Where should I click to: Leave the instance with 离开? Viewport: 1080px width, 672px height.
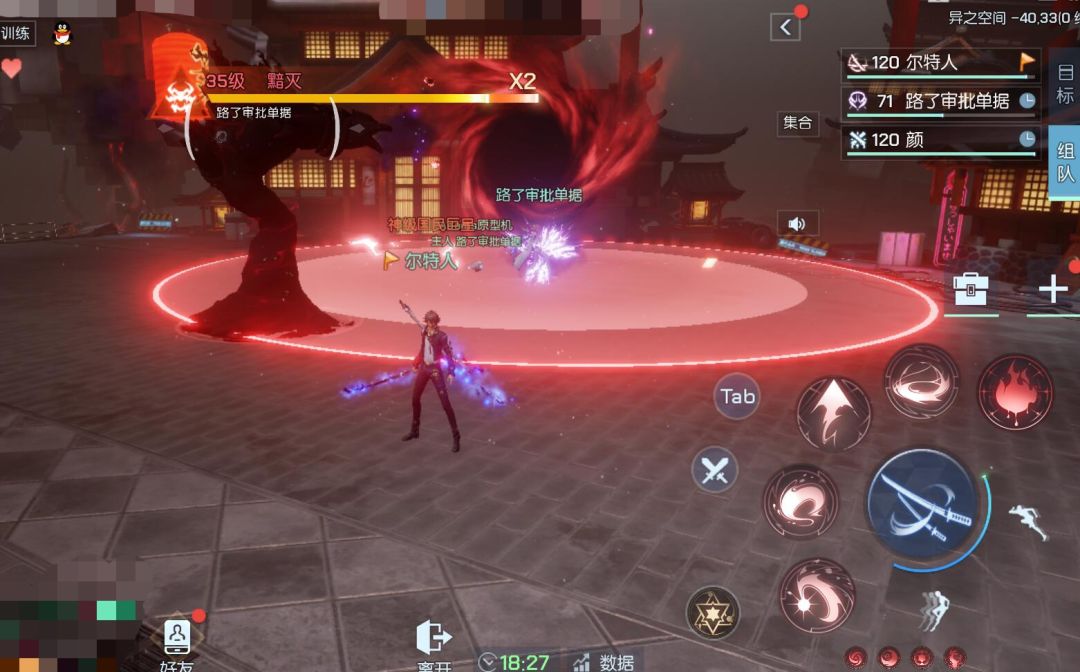click(x=433, y=645)
